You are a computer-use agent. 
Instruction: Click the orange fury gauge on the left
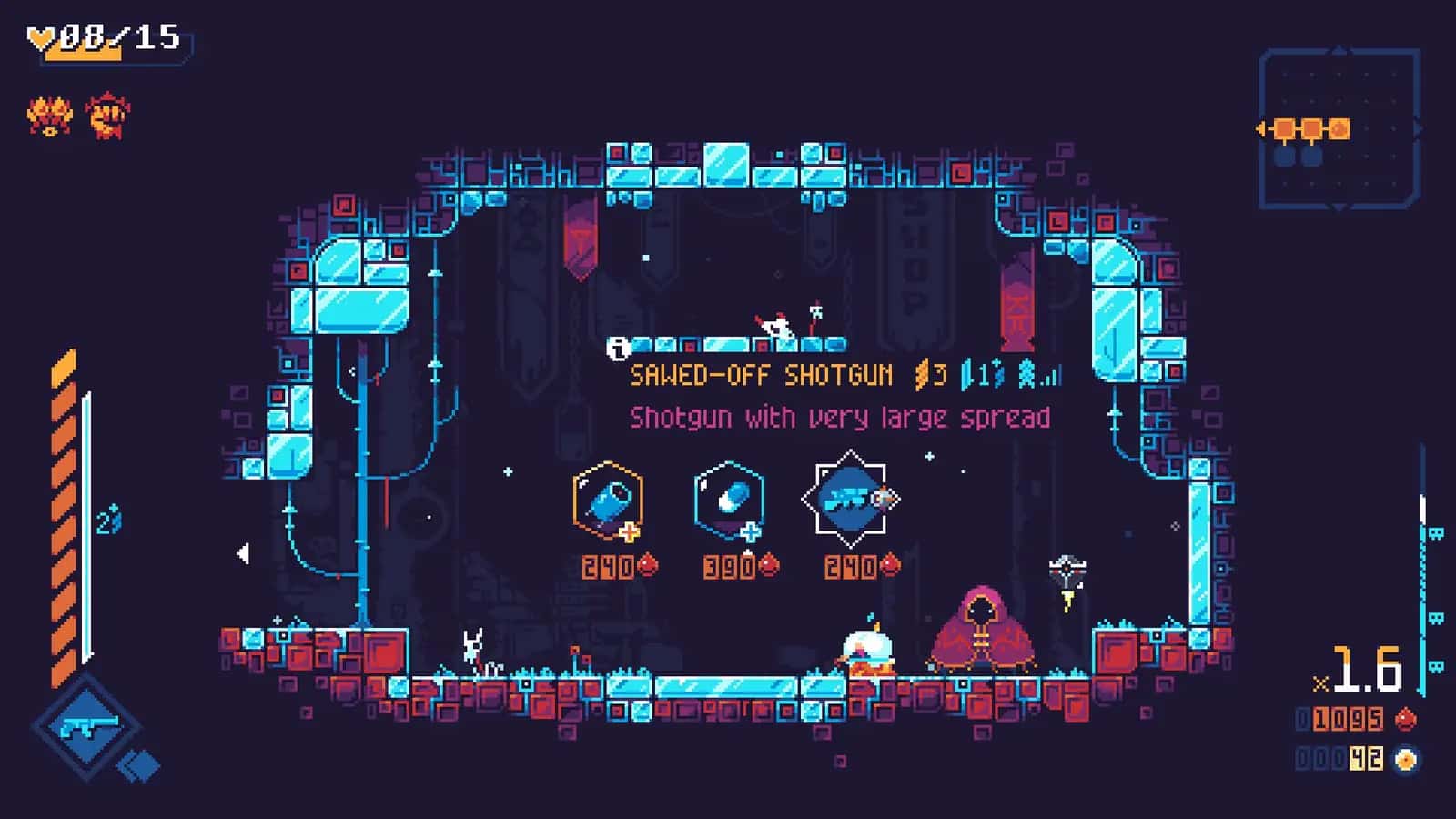coord(64,510)
